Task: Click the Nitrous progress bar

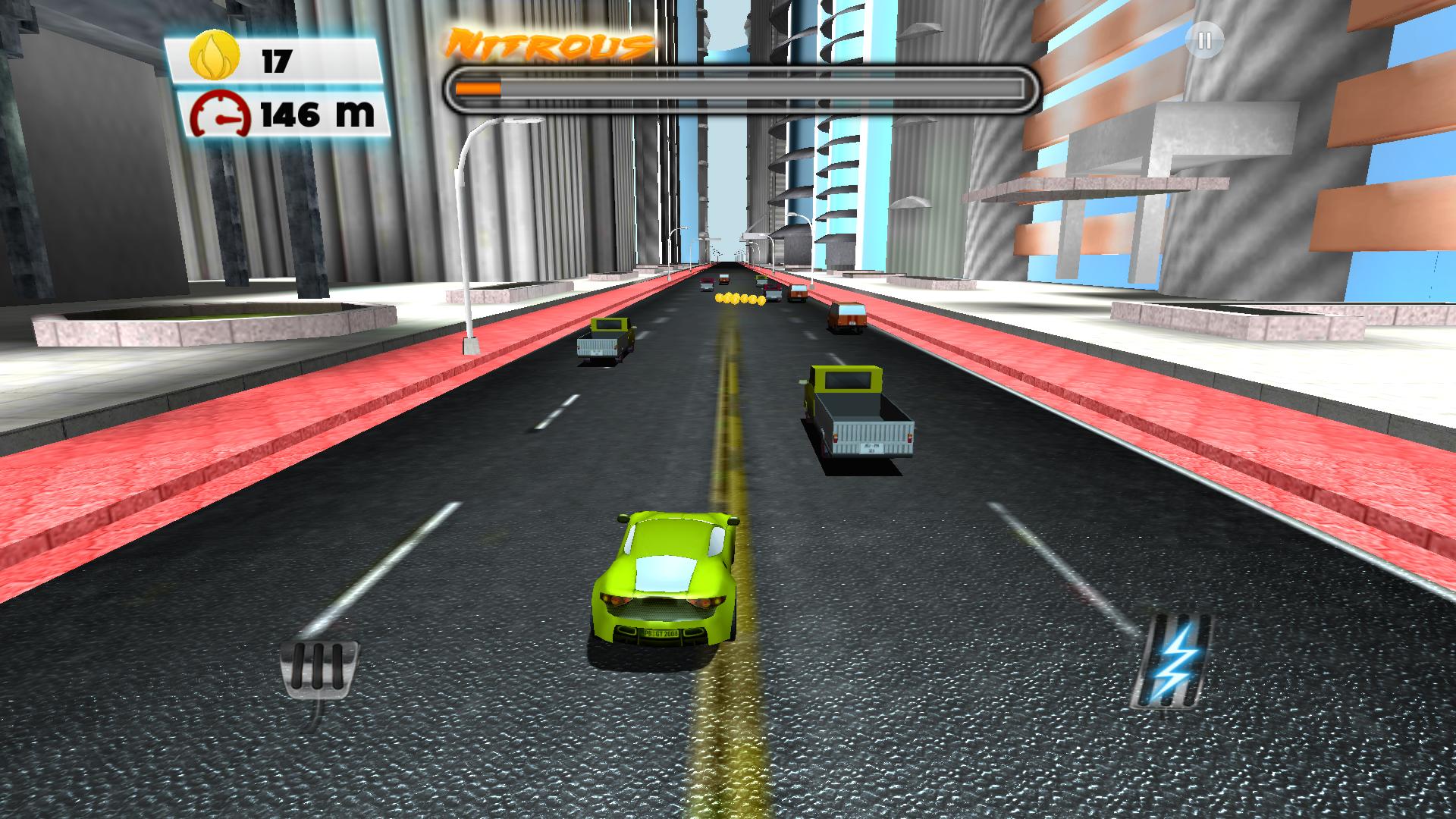Action: point(743,87)
